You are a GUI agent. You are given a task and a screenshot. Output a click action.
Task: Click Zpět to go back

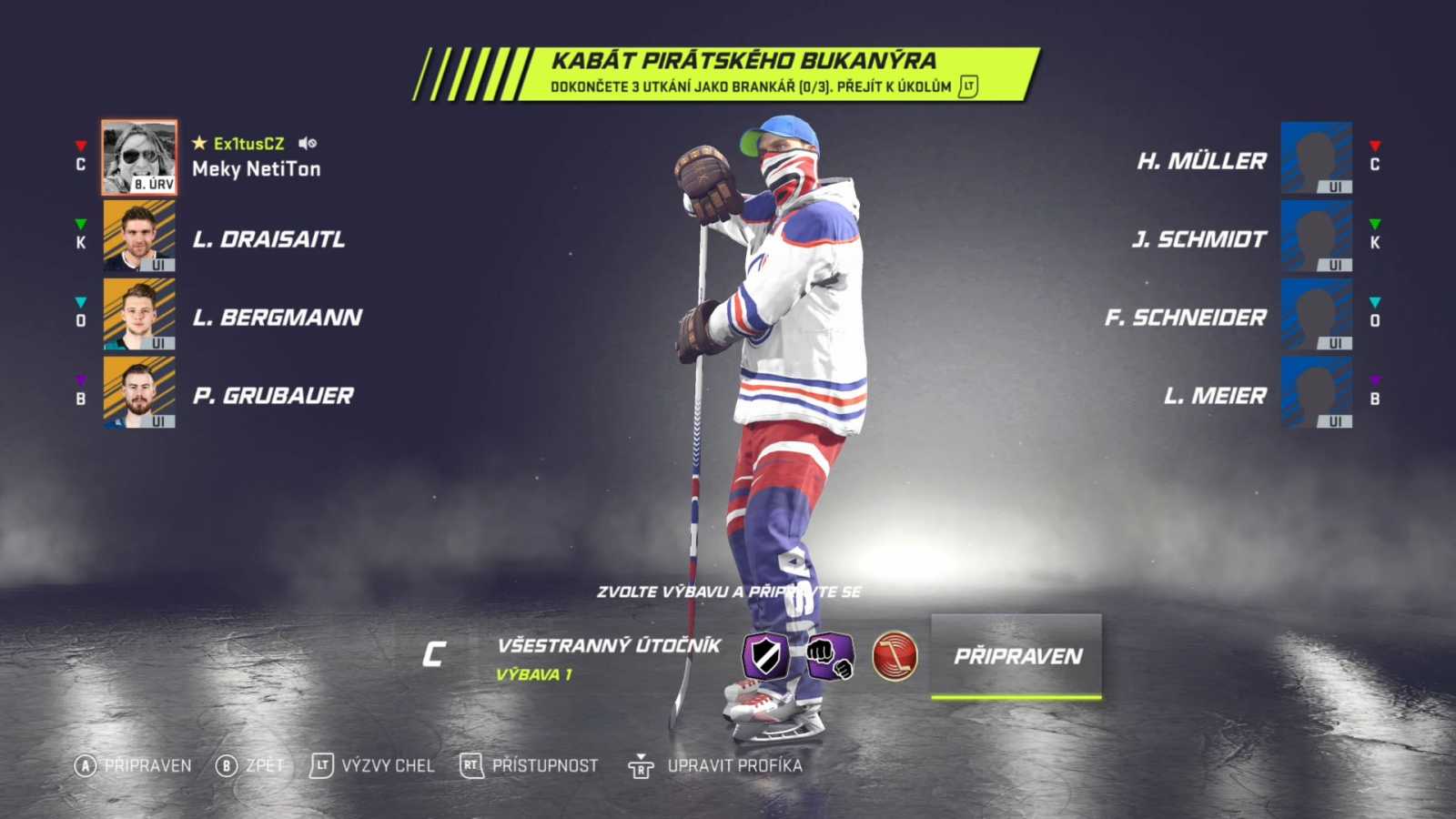[x=244, y=766]
